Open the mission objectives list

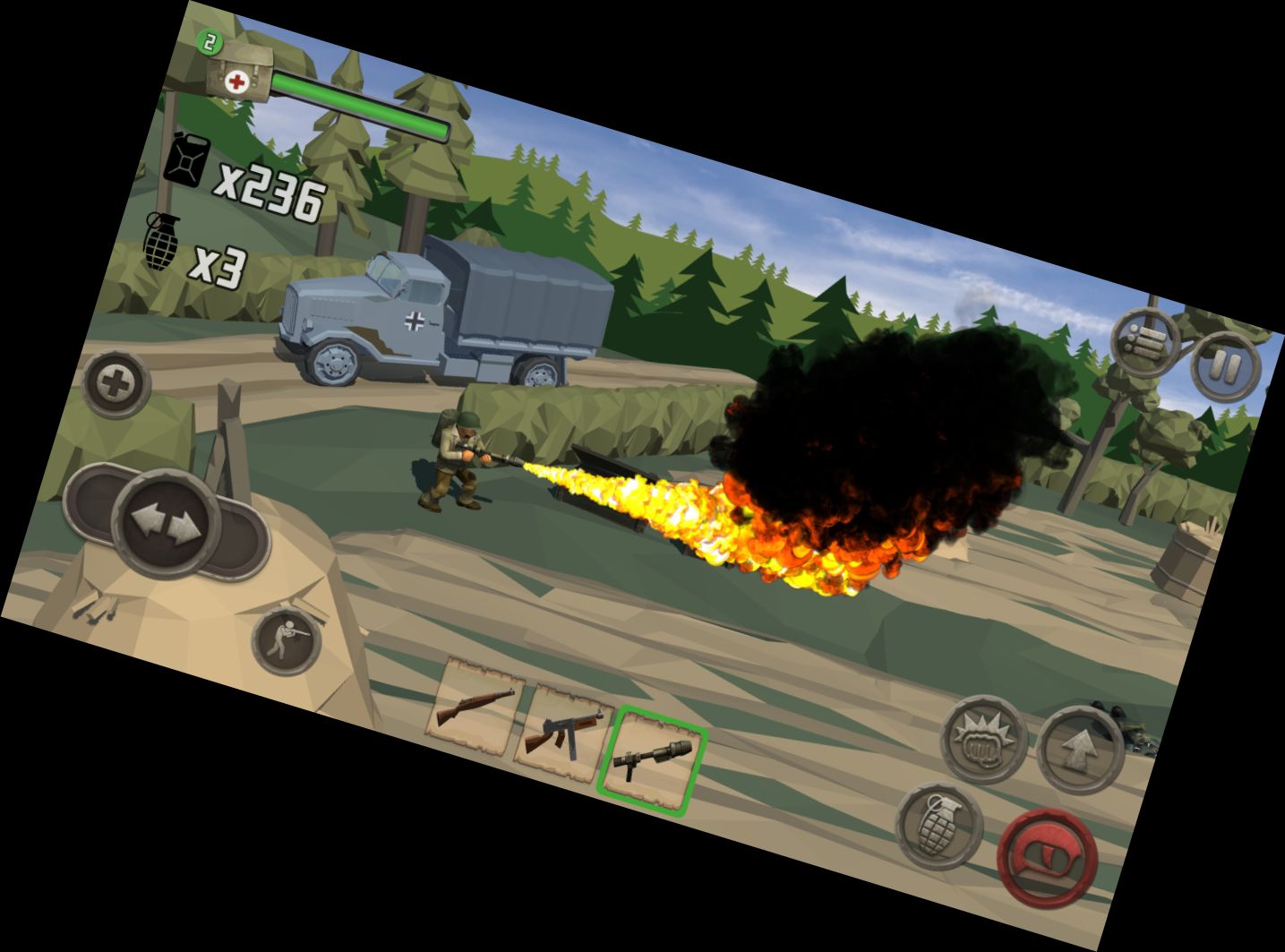[1146, 342]
